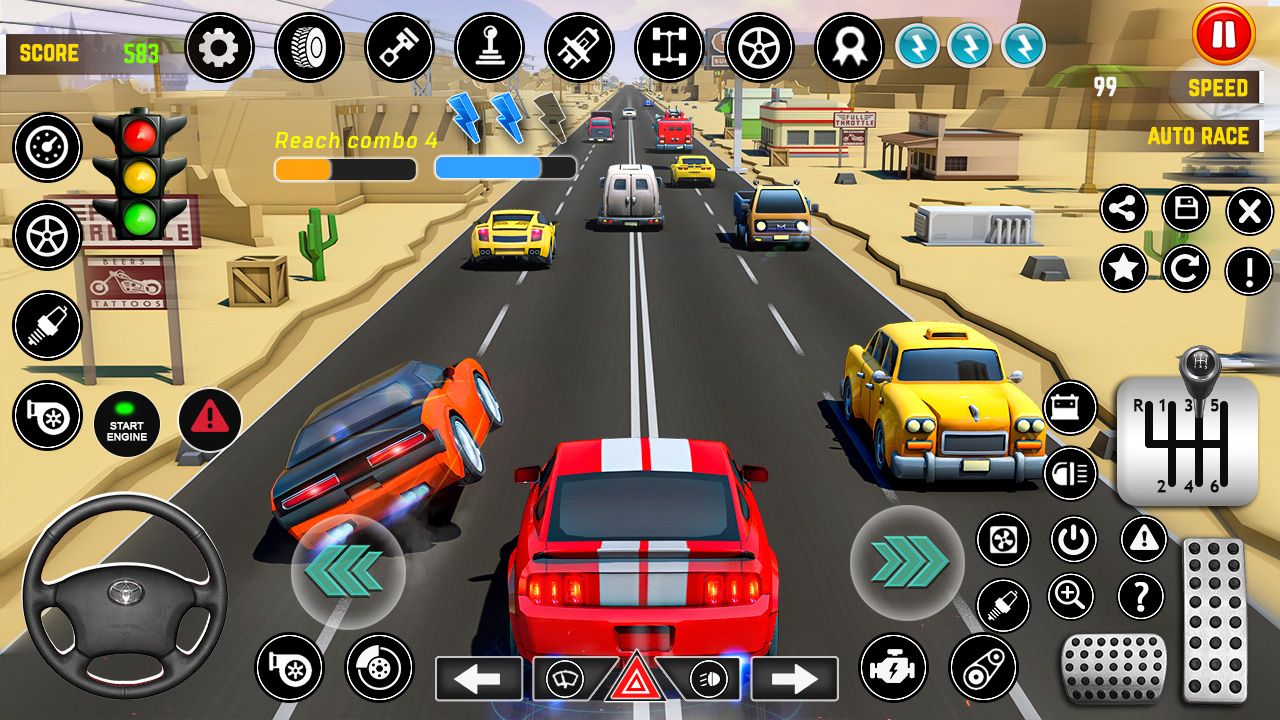Open the question mark help icon
The height and width of the screenshot is (720, 1280).
point(1141,597)
